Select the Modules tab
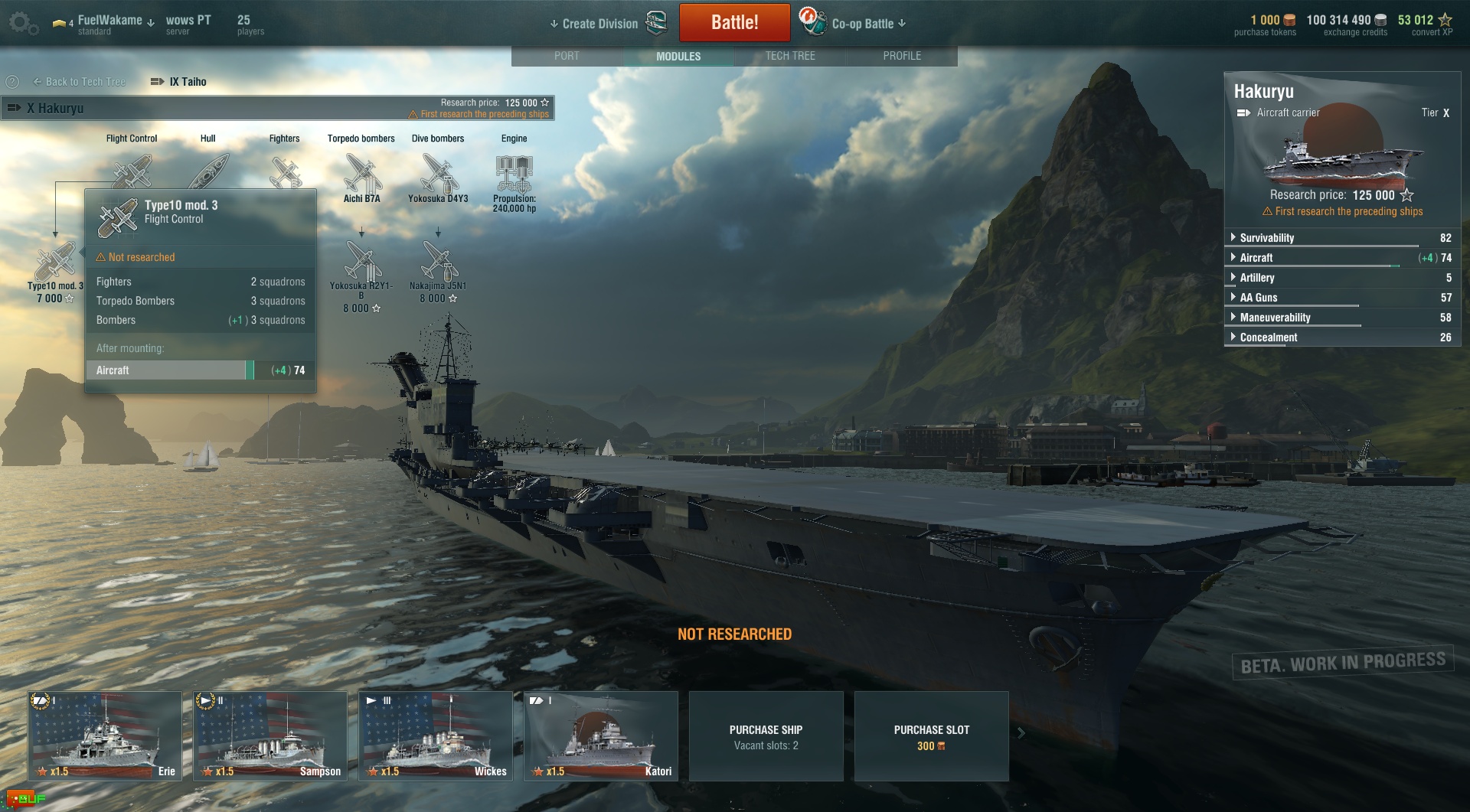This screenshot has height=812, width=1470. [x=678, y=56]
